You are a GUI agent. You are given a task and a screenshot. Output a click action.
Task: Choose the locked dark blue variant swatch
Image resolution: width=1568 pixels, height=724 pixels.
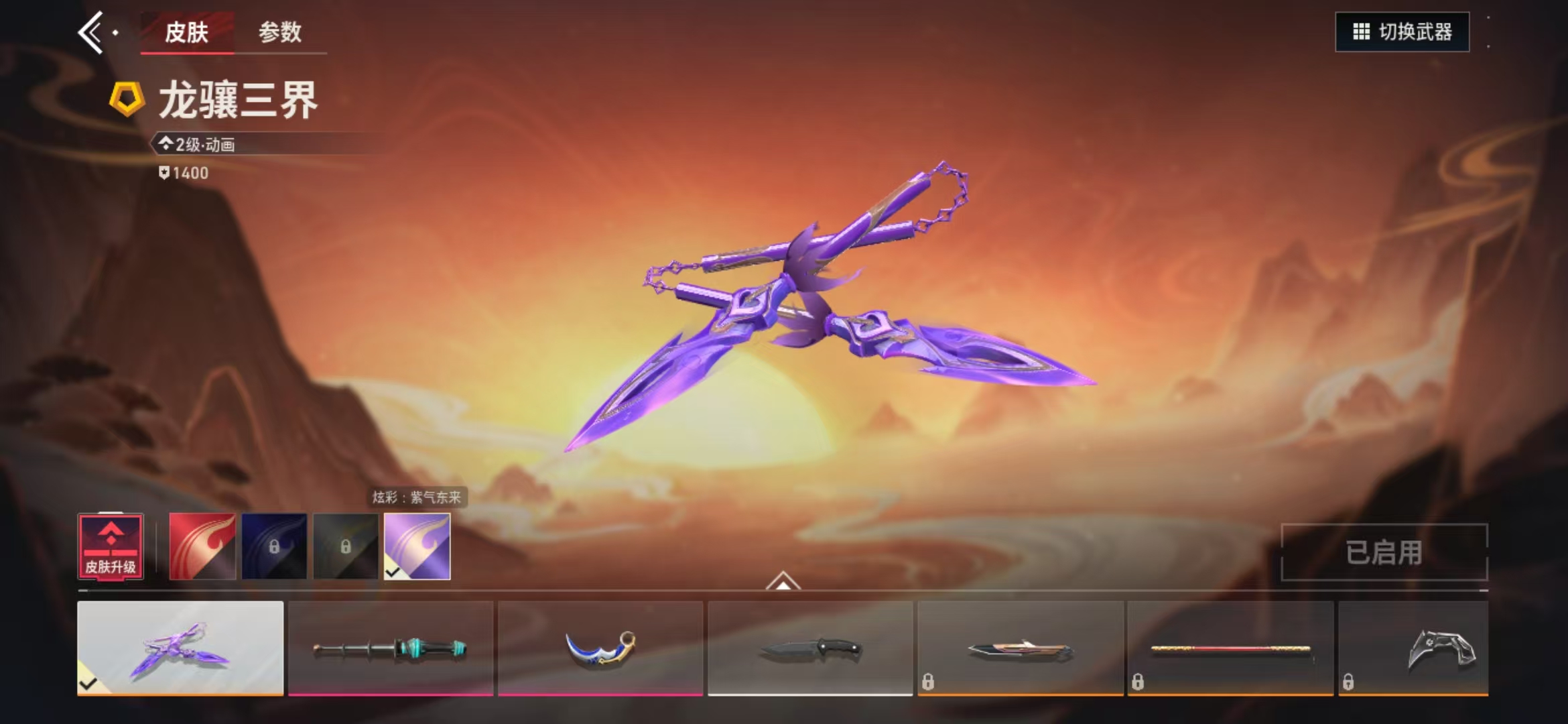point(274,546)
